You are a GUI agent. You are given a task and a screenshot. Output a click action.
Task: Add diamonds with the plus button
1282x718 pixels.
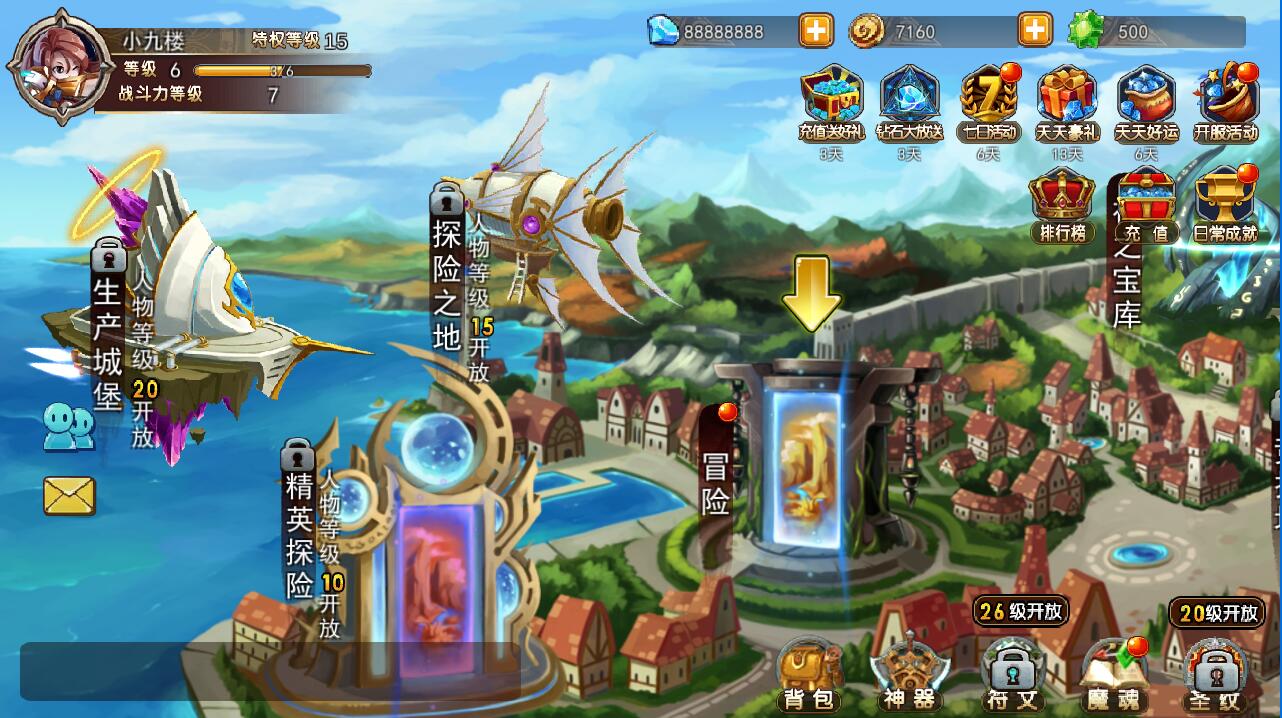[816, 31]
